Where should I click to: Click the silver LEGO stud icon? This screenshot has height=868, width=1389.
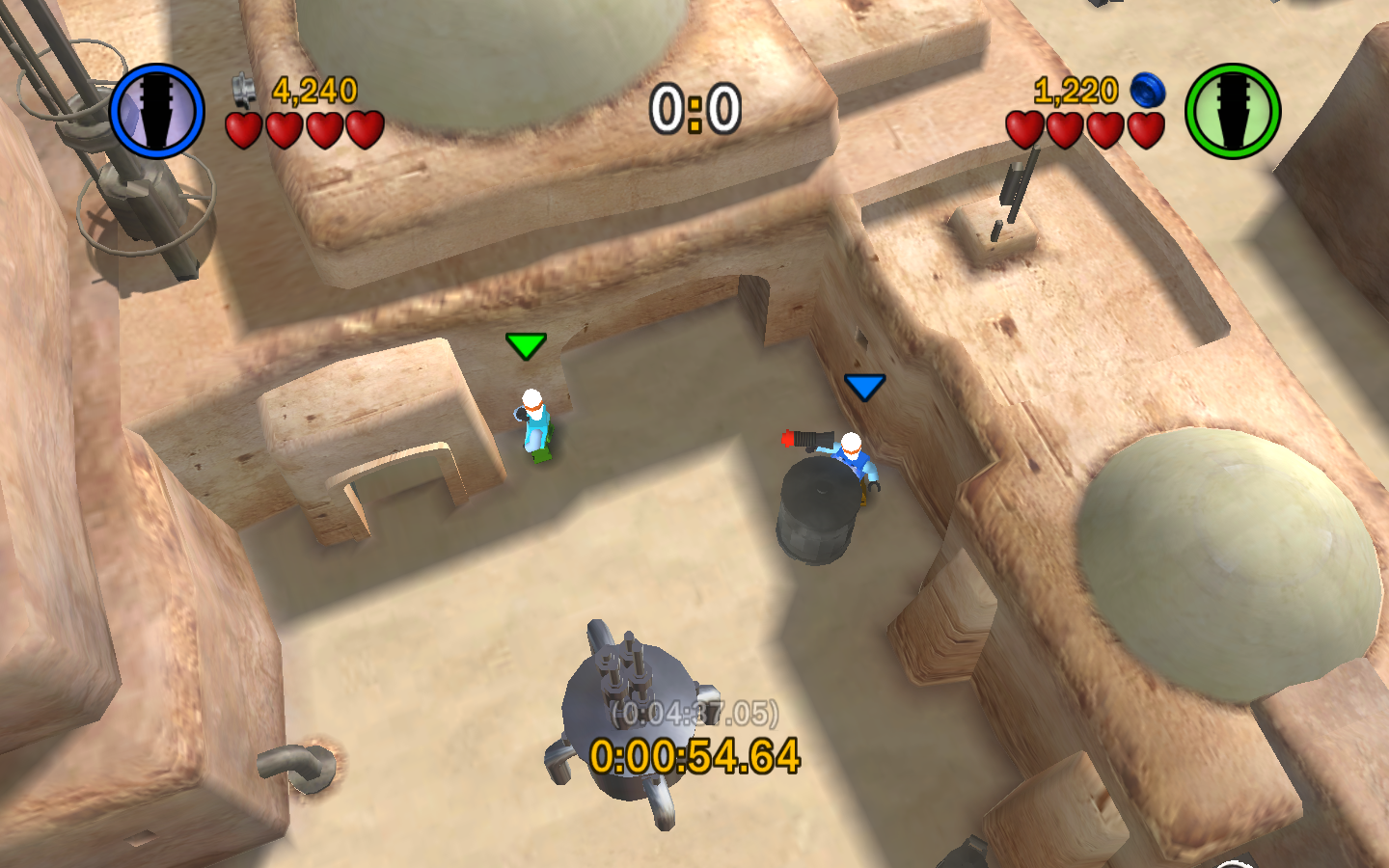click(244, 91)
